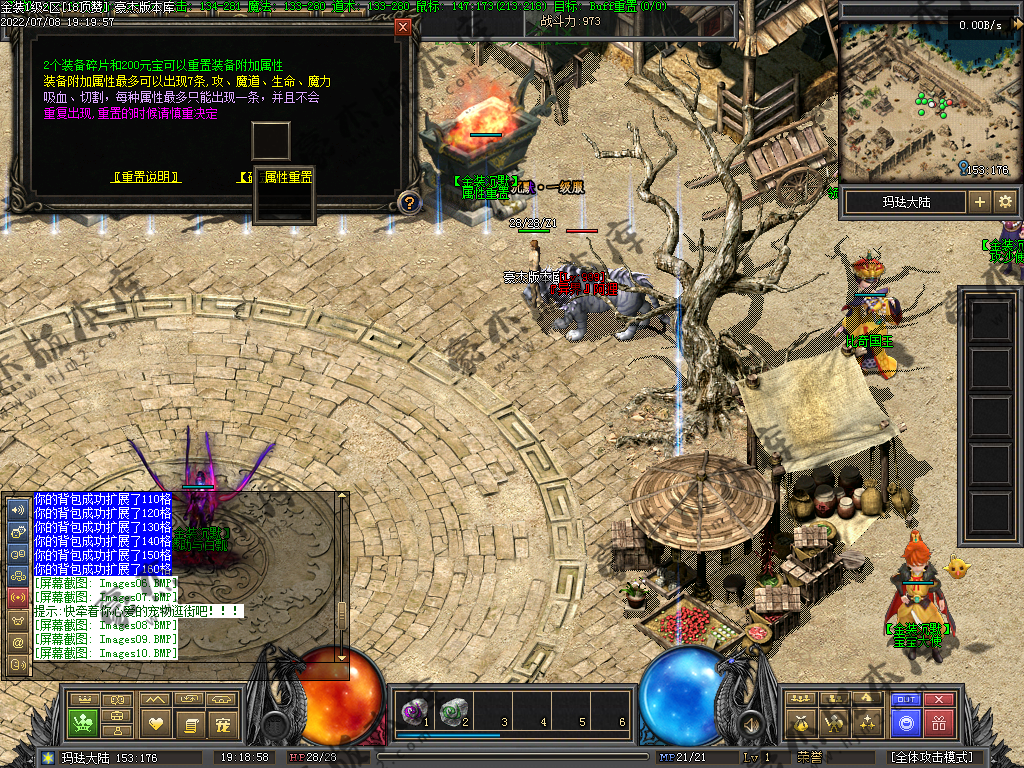Select the purple item in hotbar slot 1
The width and height of the screenshot is (1024, 768).
coord(410,712)
